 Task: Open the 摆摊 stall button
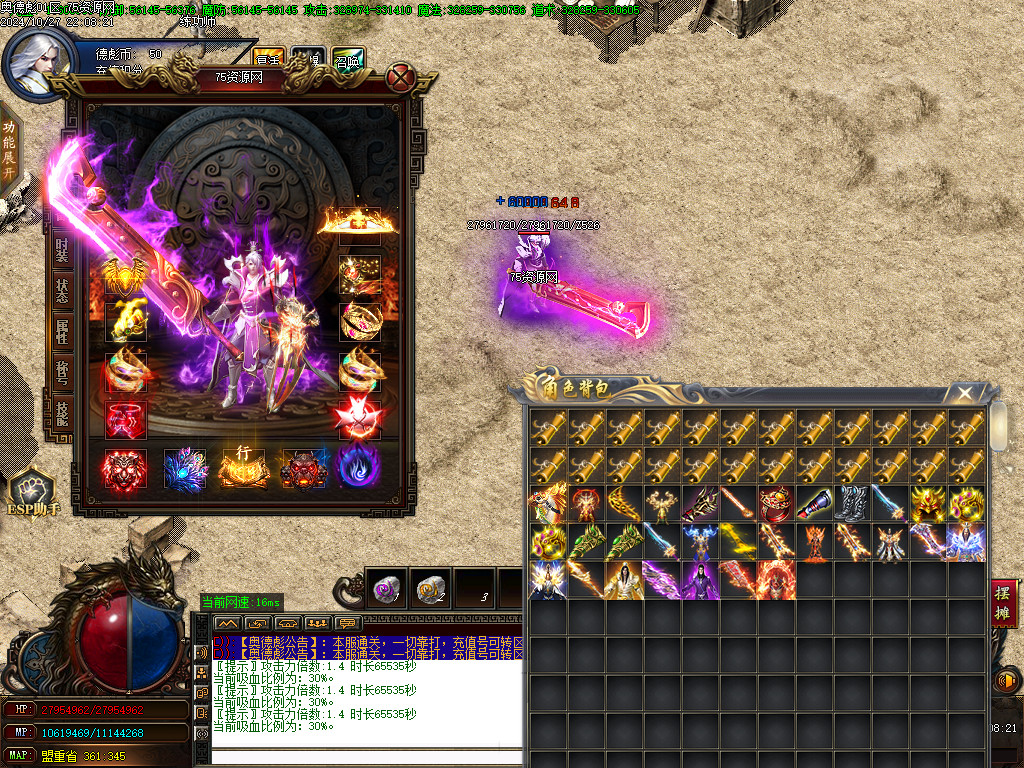[x=1002, y=602]
